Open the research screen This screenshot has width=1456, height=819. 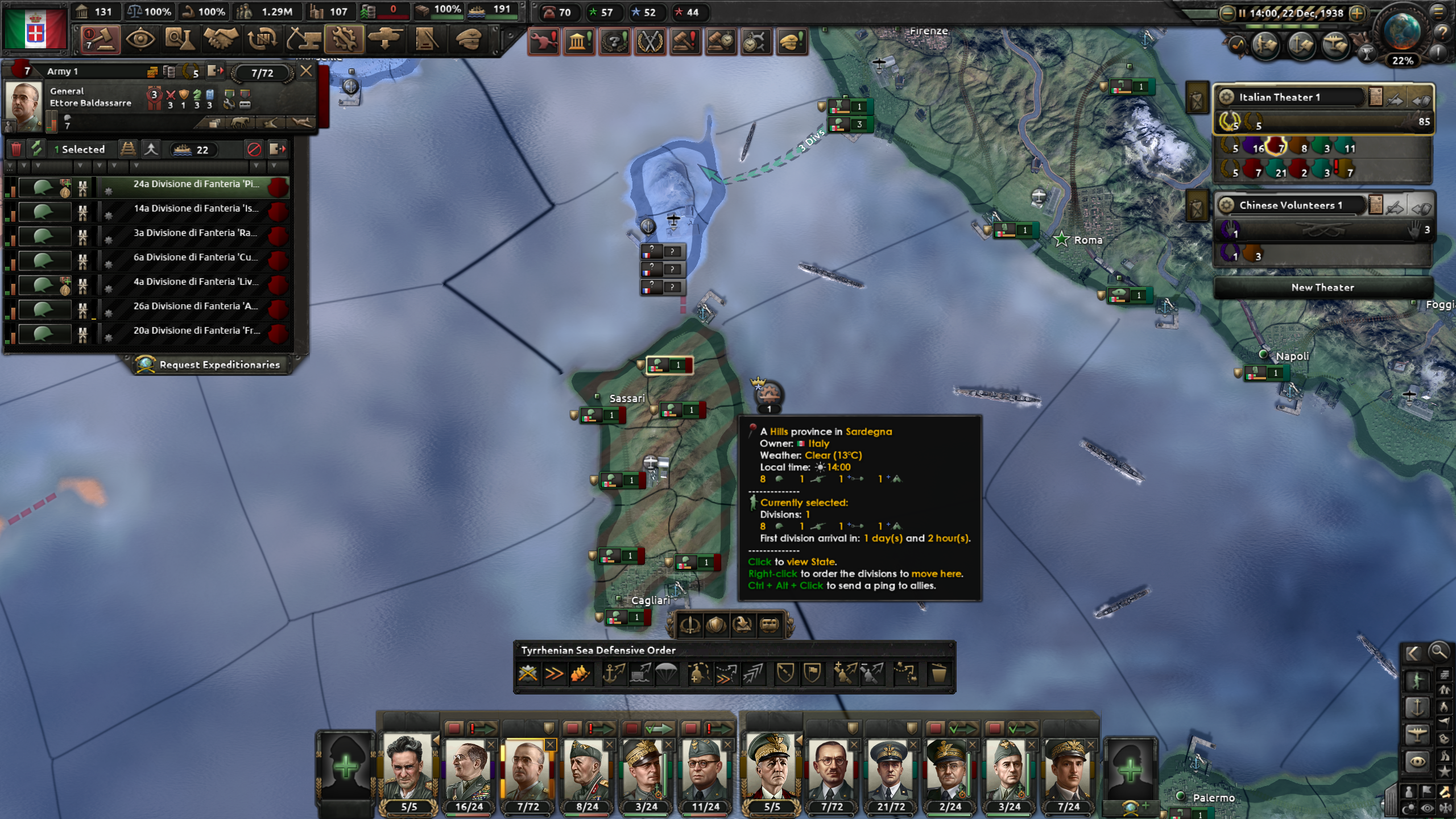tap(180, 40)
